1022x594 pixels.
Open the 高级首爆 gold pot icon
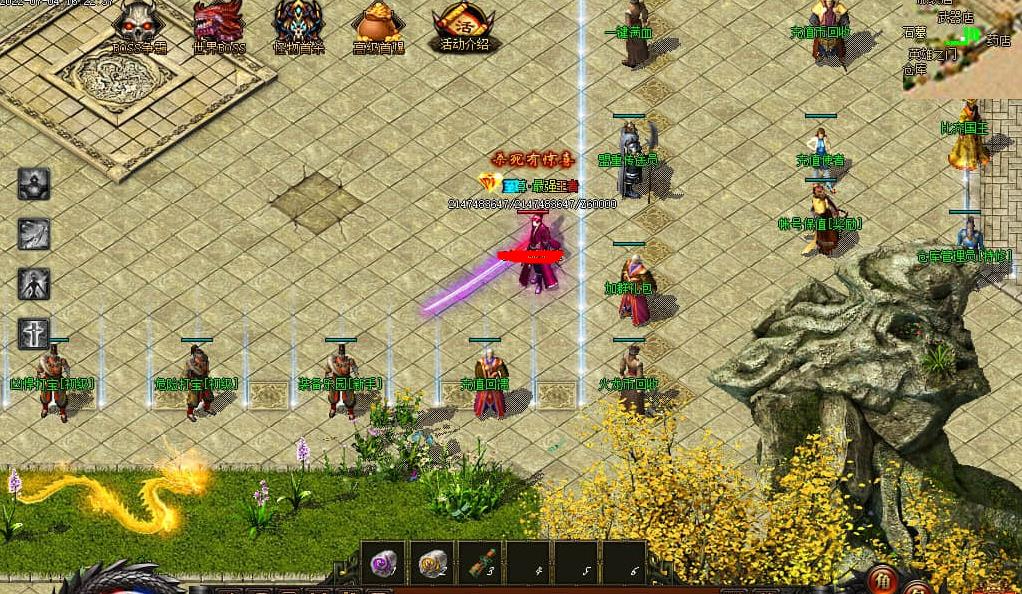(x=379, y=26)
